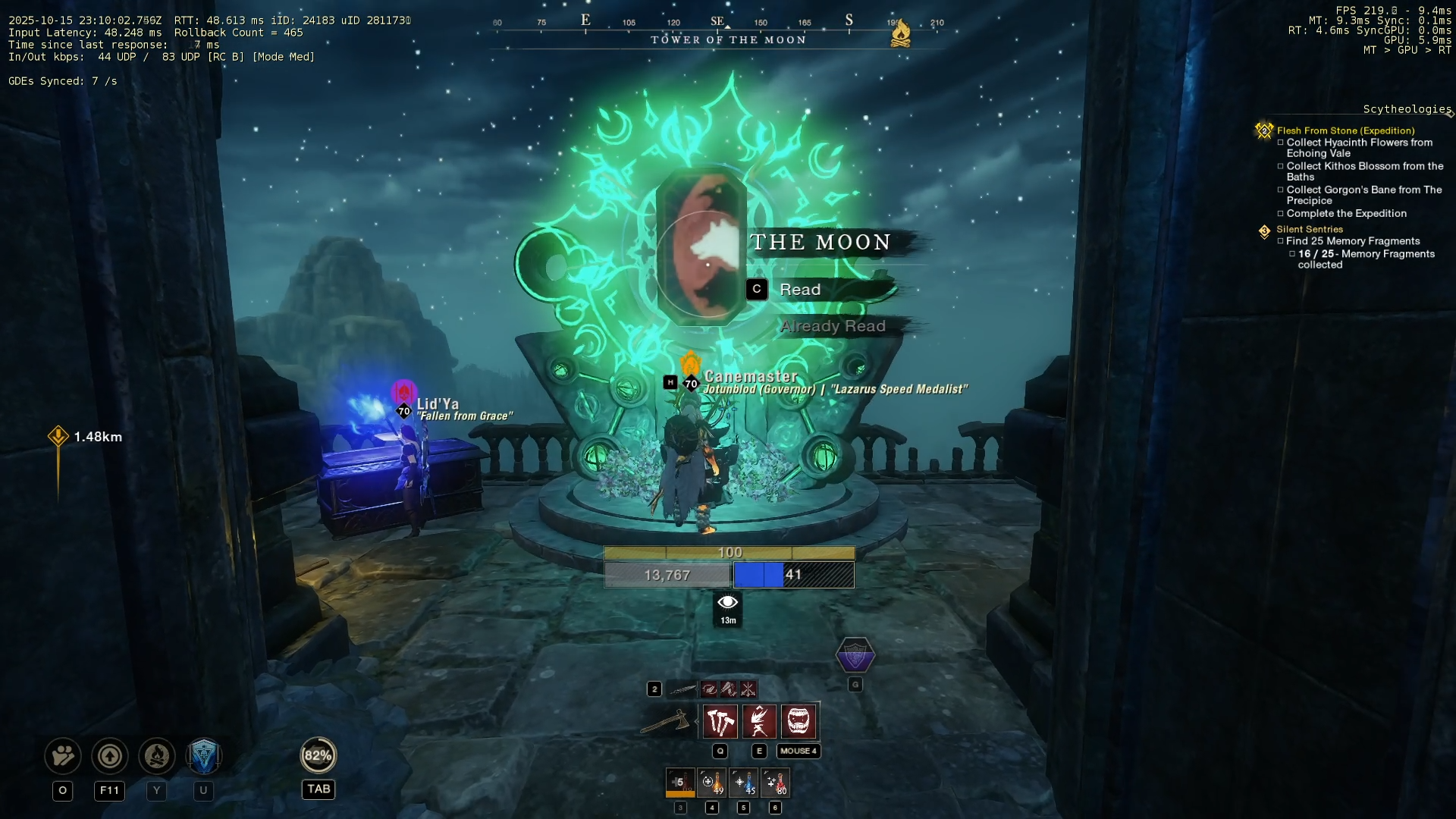Open the bag showing 82% capacity
1456x819 pixels.
pos(318,755)
